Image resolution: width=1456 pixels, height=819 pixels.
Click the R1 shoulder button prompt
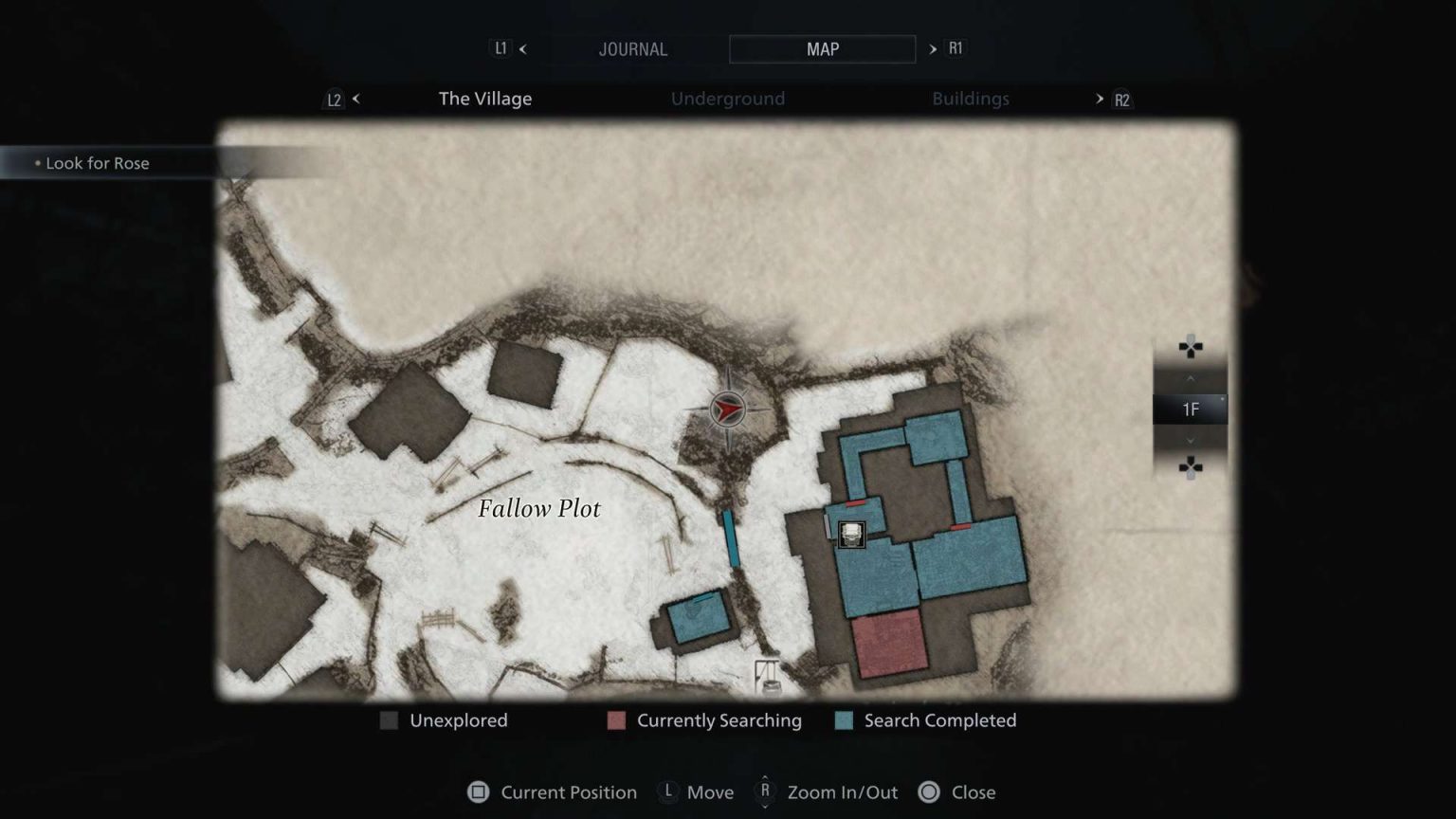(x=955, y=48)
